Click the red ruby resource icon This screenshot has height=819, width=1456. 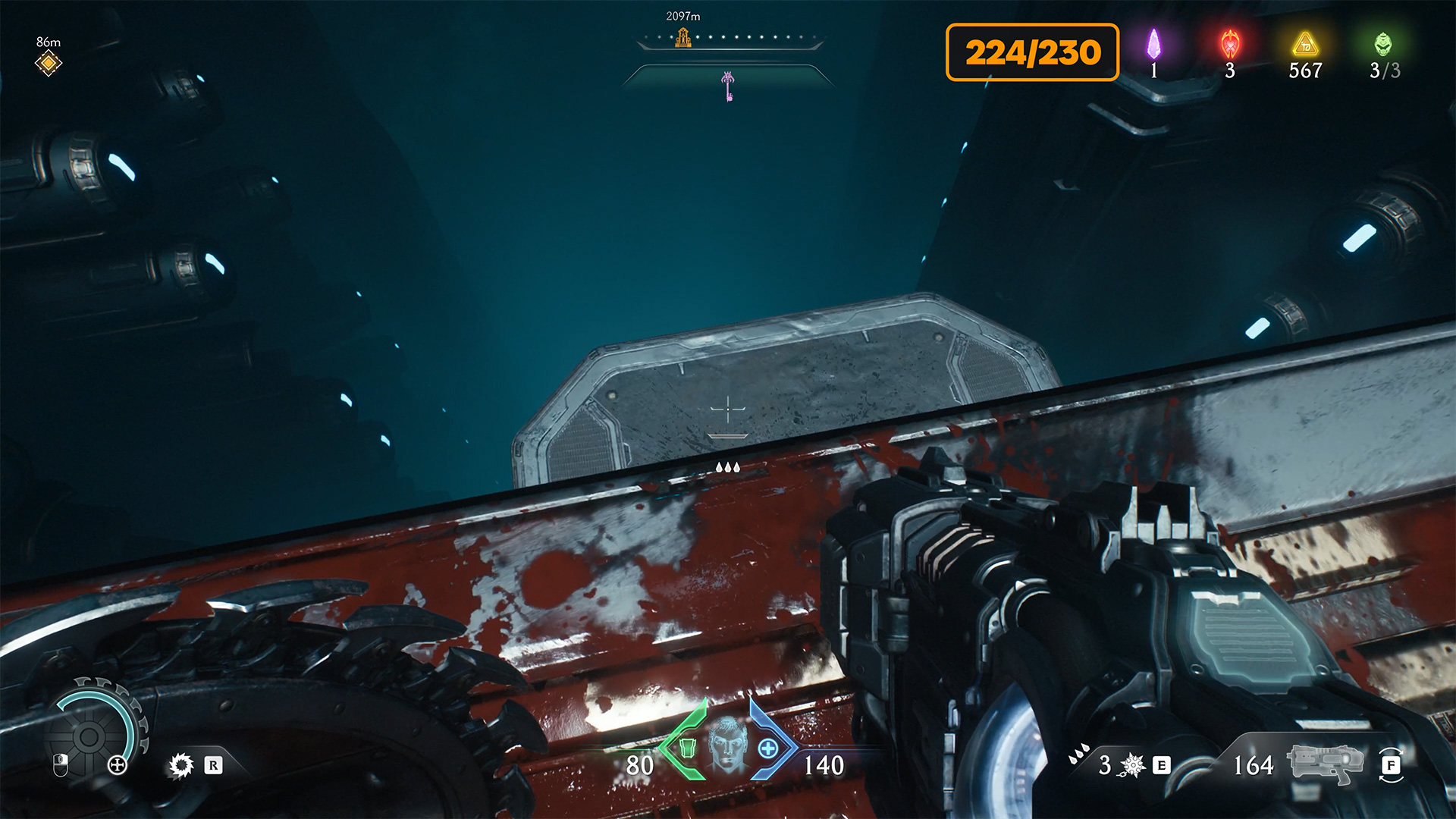click(1230, 45)
